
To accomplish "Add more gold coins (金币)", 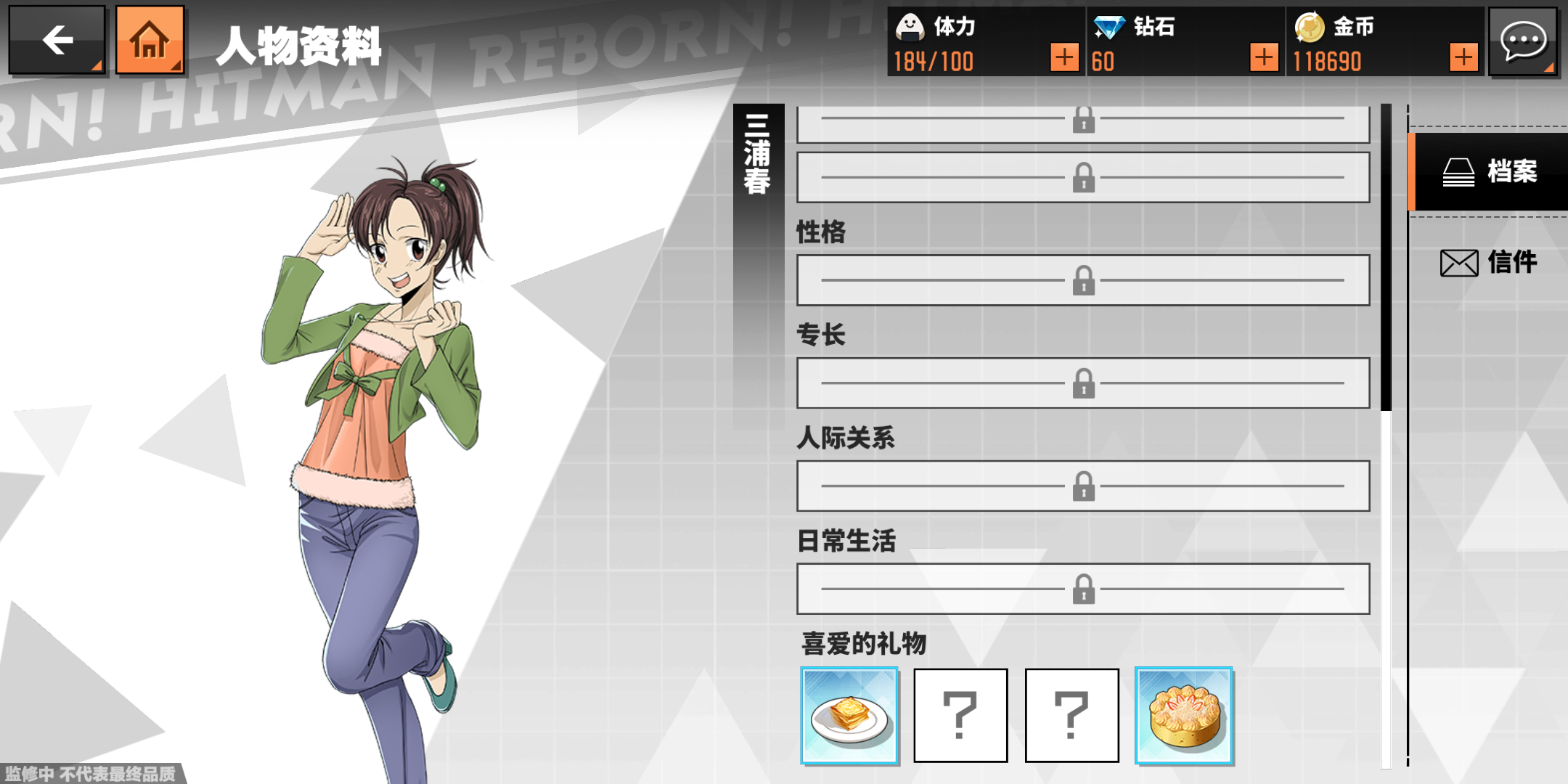I will [x=1463, y=57].
